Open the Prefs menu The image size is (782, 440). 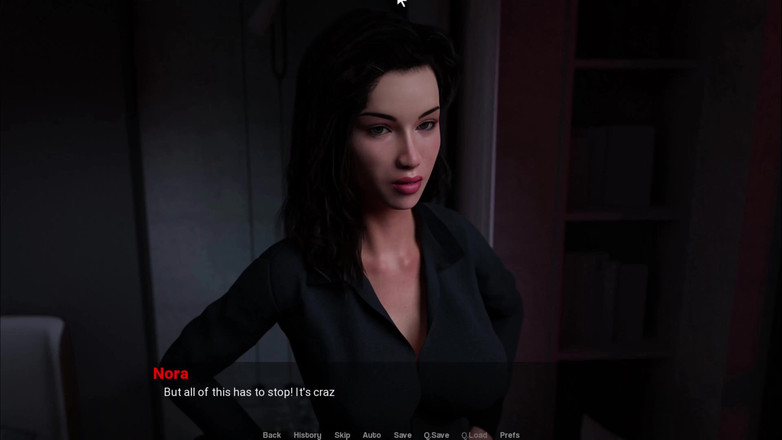pyautogui.click(x=509, y=435)
